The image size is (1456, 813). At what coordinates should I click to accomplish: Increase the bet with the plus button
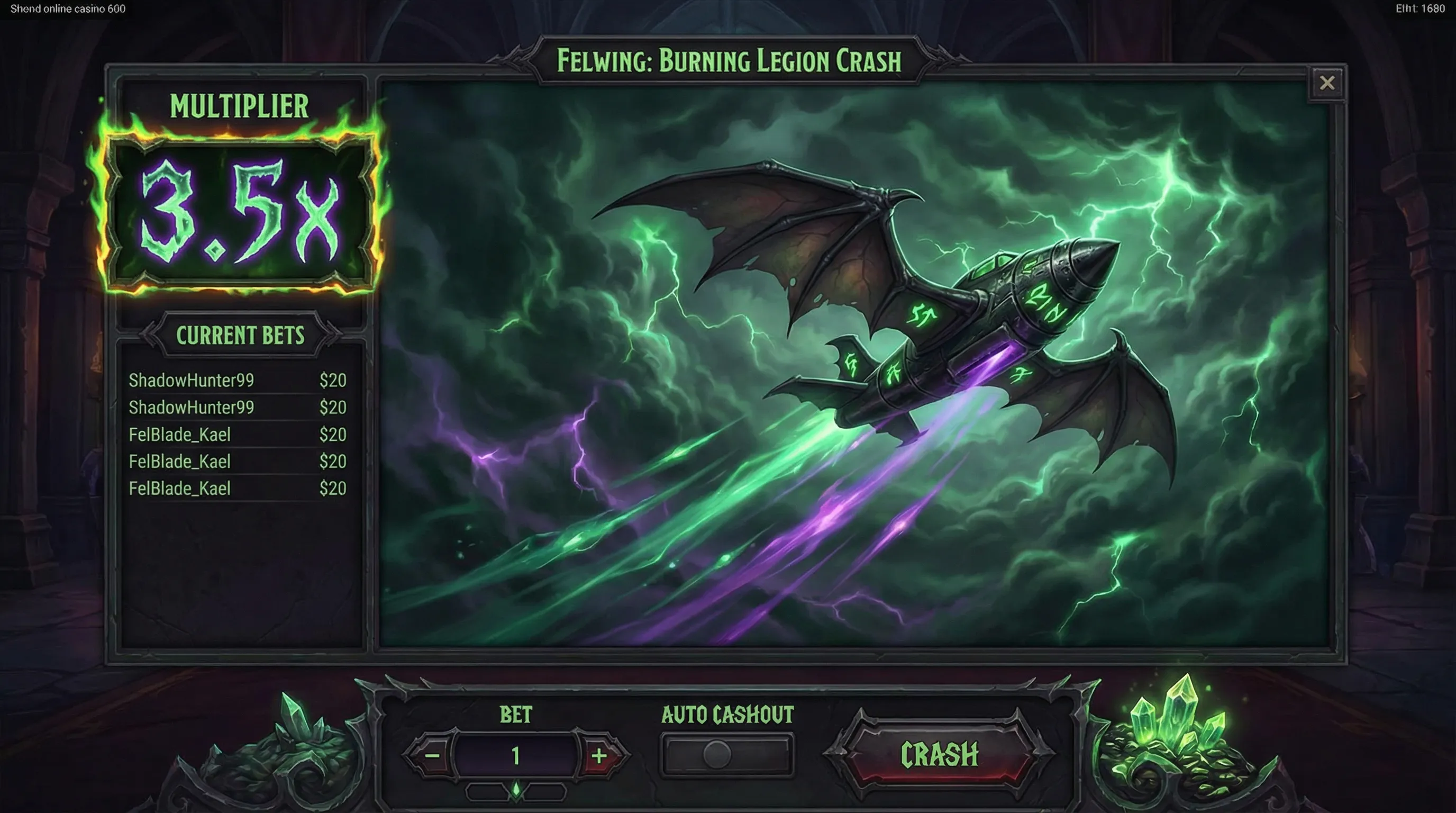tap(598, 755)
